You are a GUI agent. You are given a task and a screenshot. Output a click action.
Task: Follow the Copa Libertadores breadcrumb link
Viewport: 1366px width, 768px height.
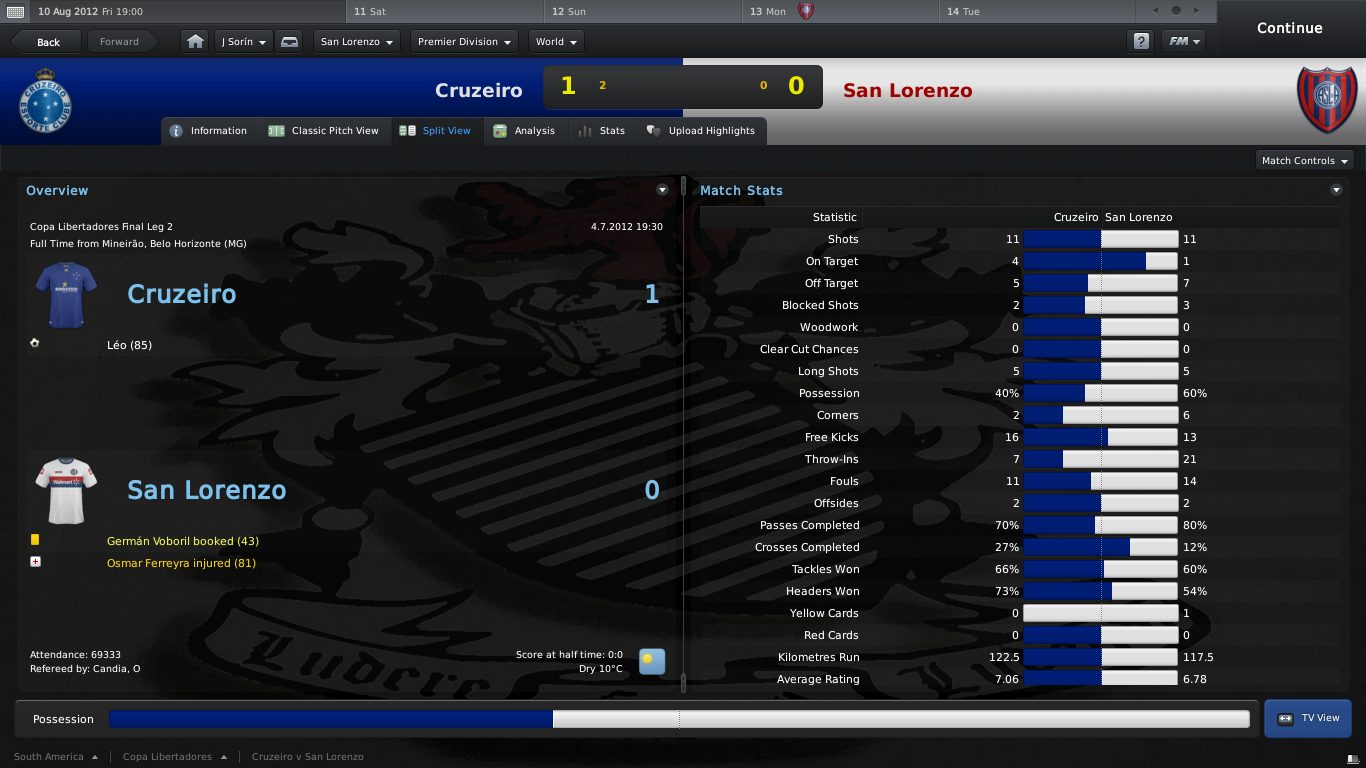tap(167, 757)
